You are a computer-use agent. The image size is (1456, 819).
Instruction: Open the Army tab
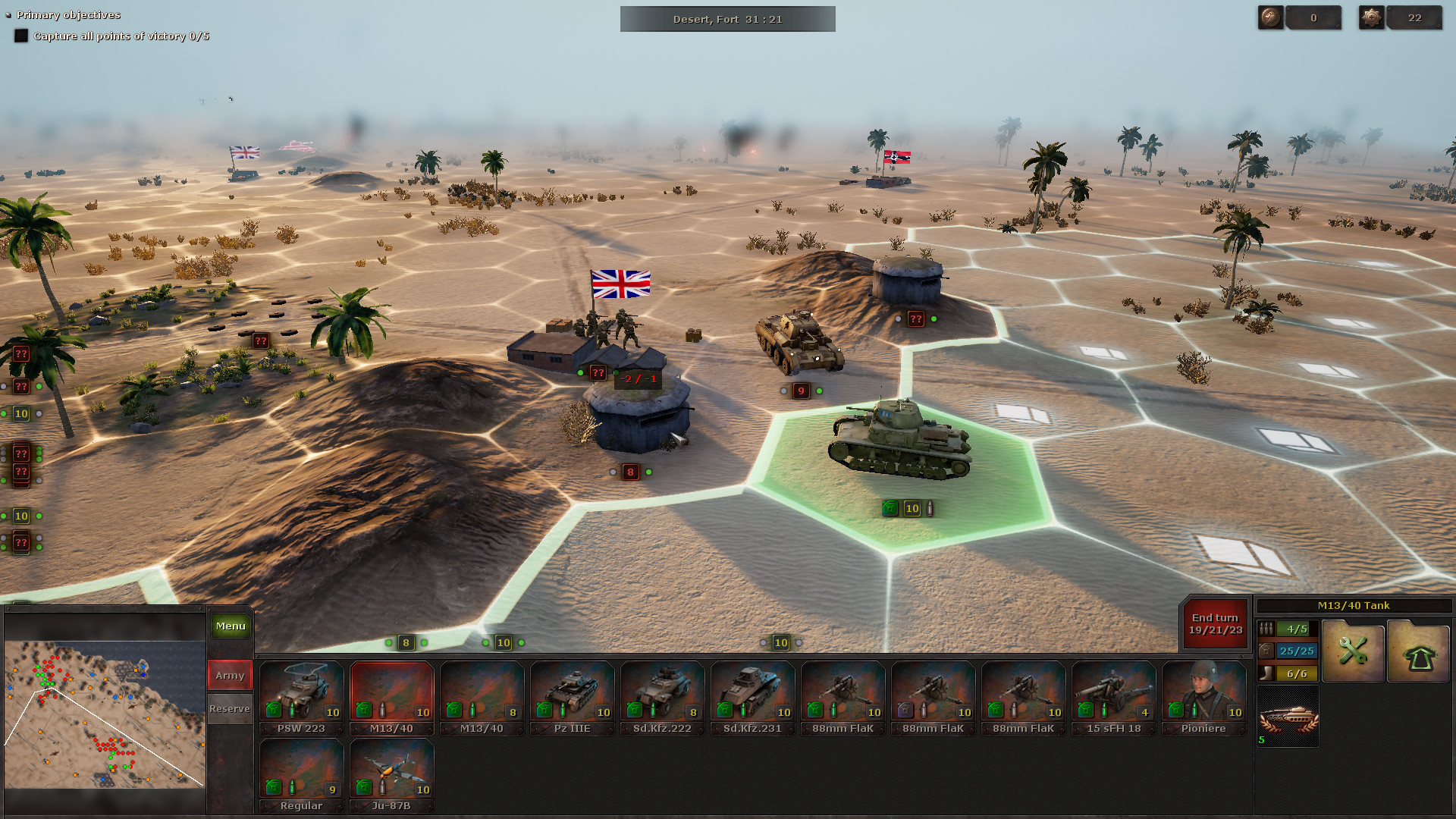(x=229, y=674)
